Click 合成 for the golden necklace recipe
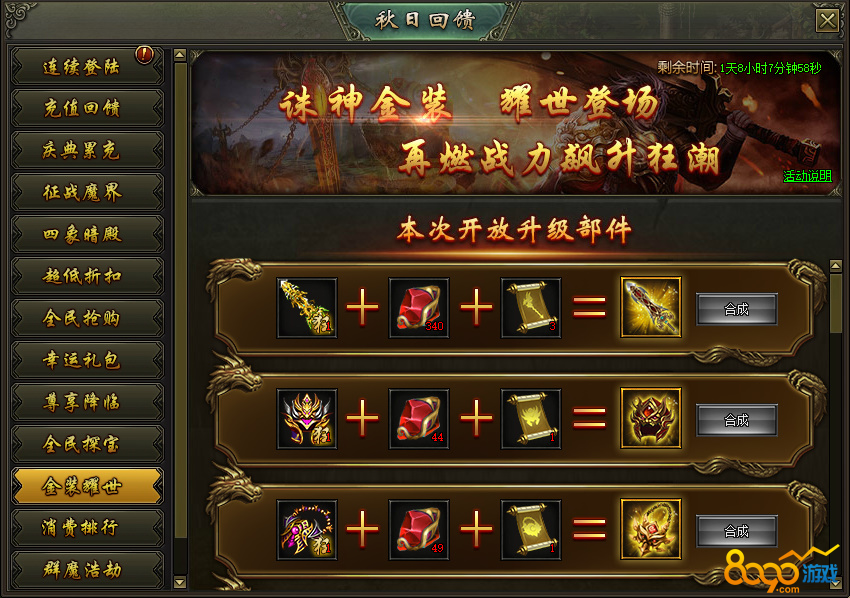Screen dimensions: 850x598 point(737,531)
